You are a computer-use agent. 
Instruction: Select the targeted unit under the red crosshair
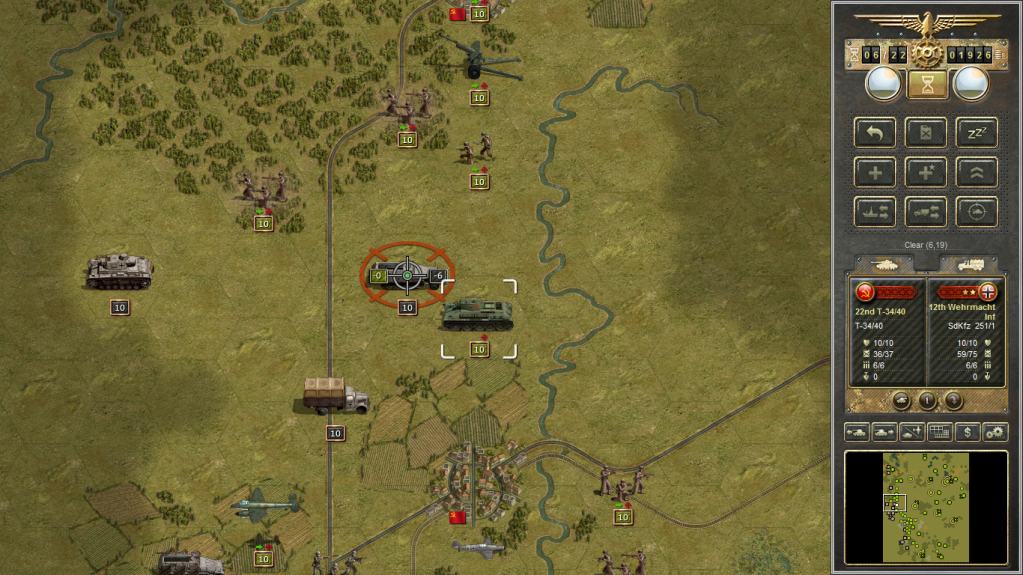407,274
